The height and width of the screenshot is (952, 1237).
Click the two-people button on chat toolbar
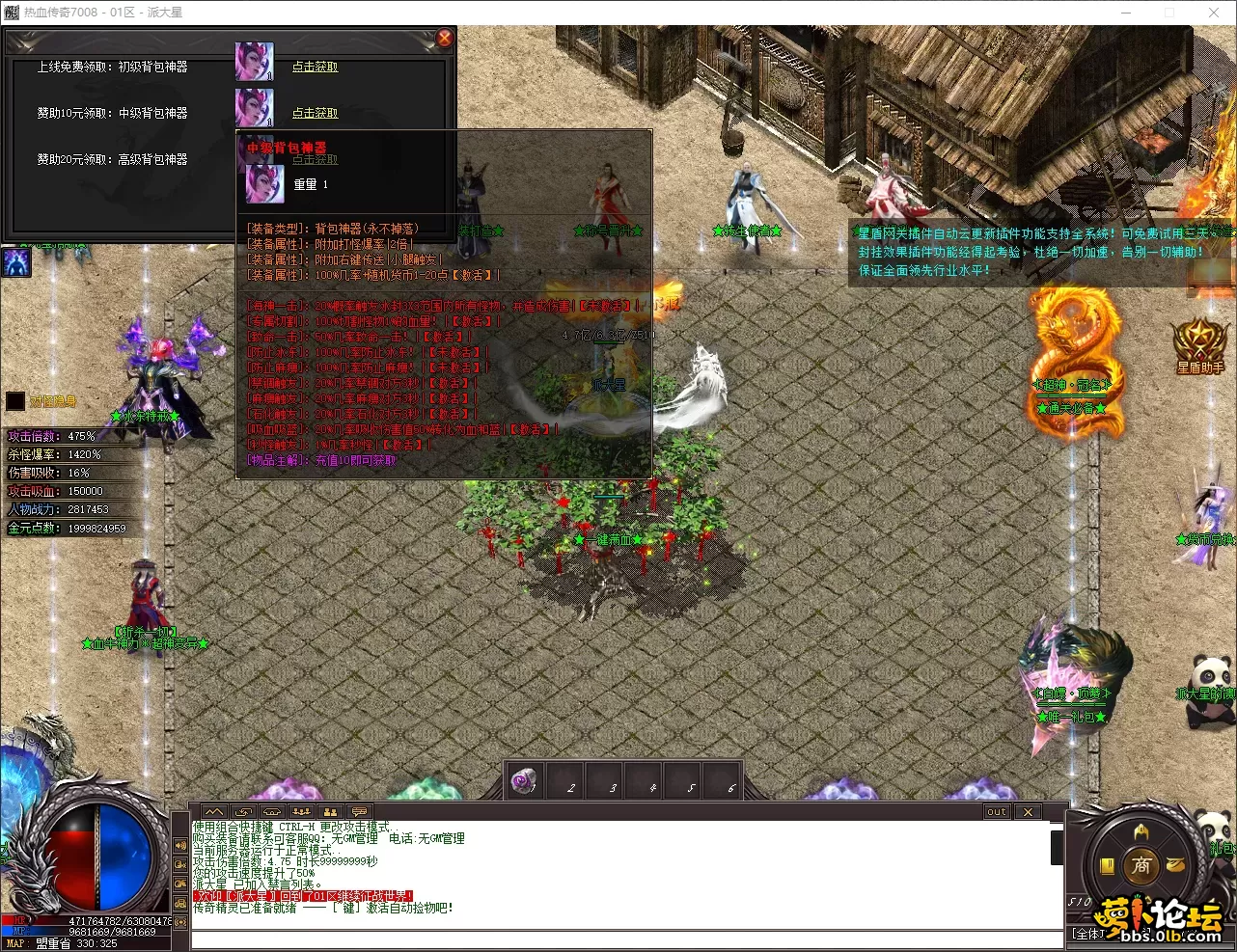tap(330, 812)
